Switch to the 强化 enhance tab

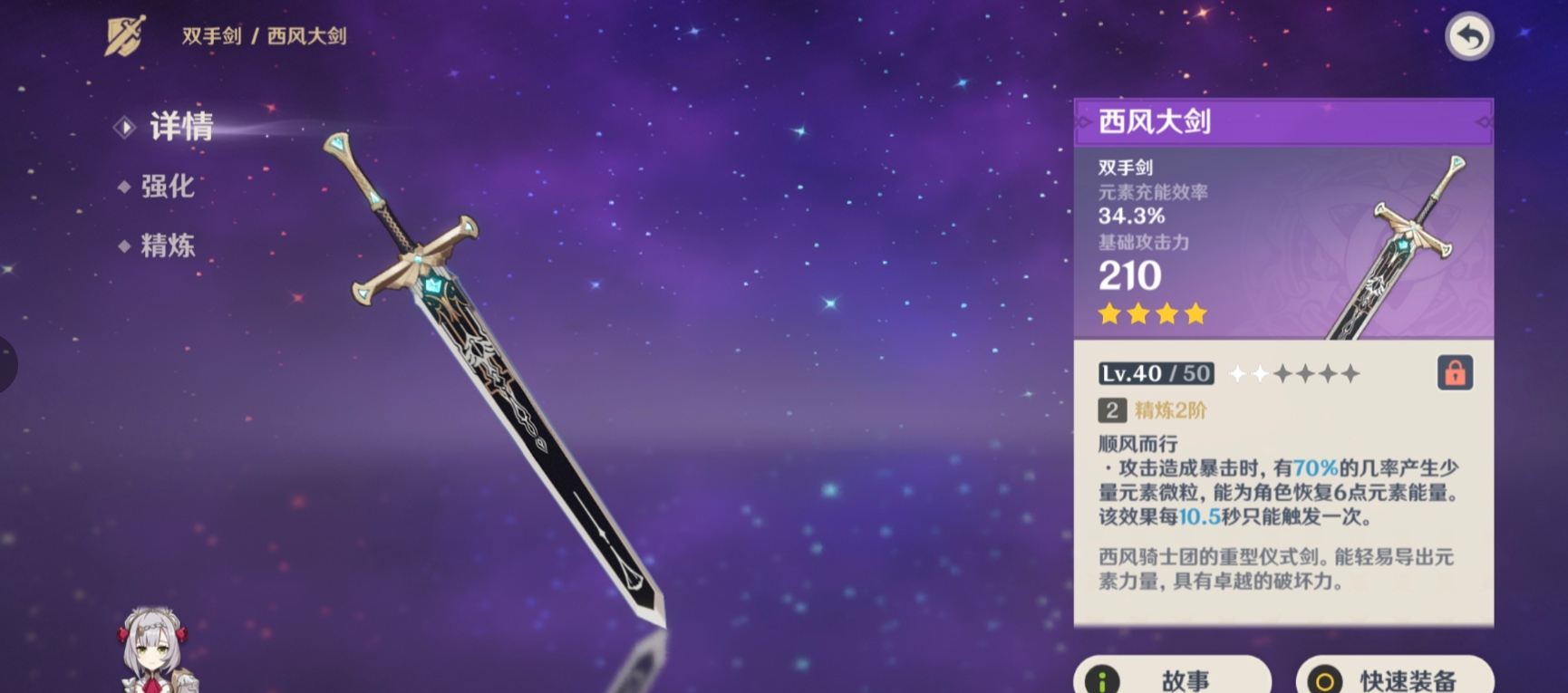(x=167, y=187)
